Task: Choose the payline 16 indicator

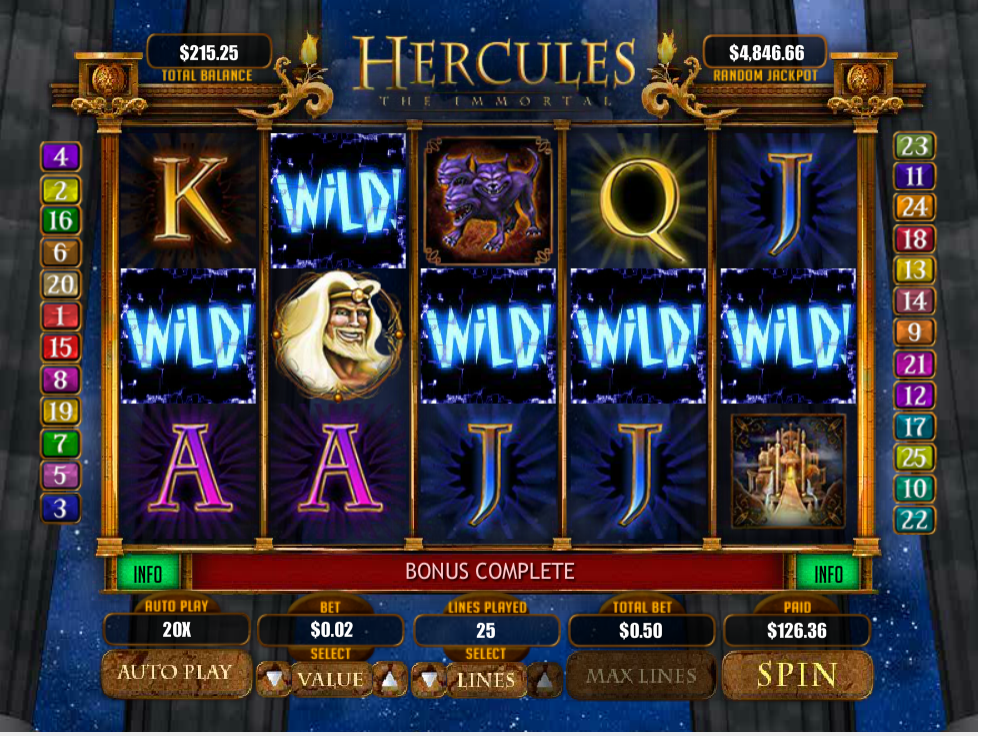Action: (60, 221)
